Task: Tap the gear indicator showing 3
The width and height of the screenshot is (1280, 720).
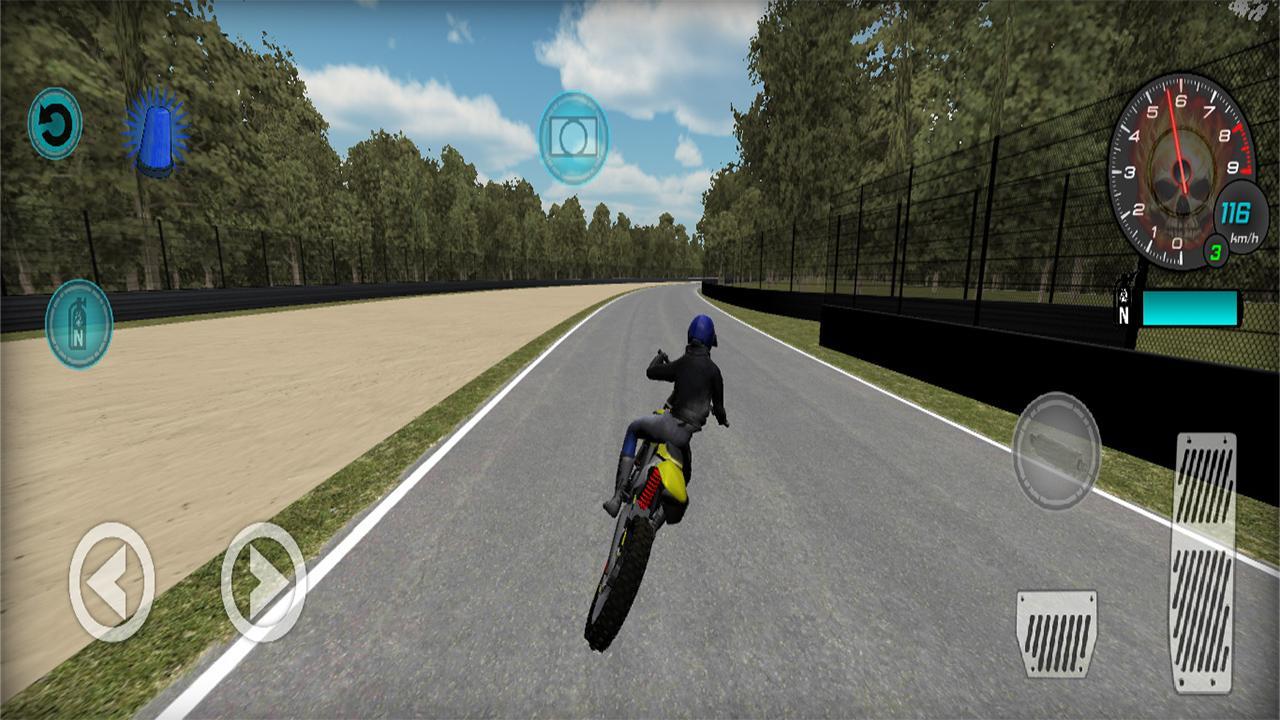Action: (1219, 251)
